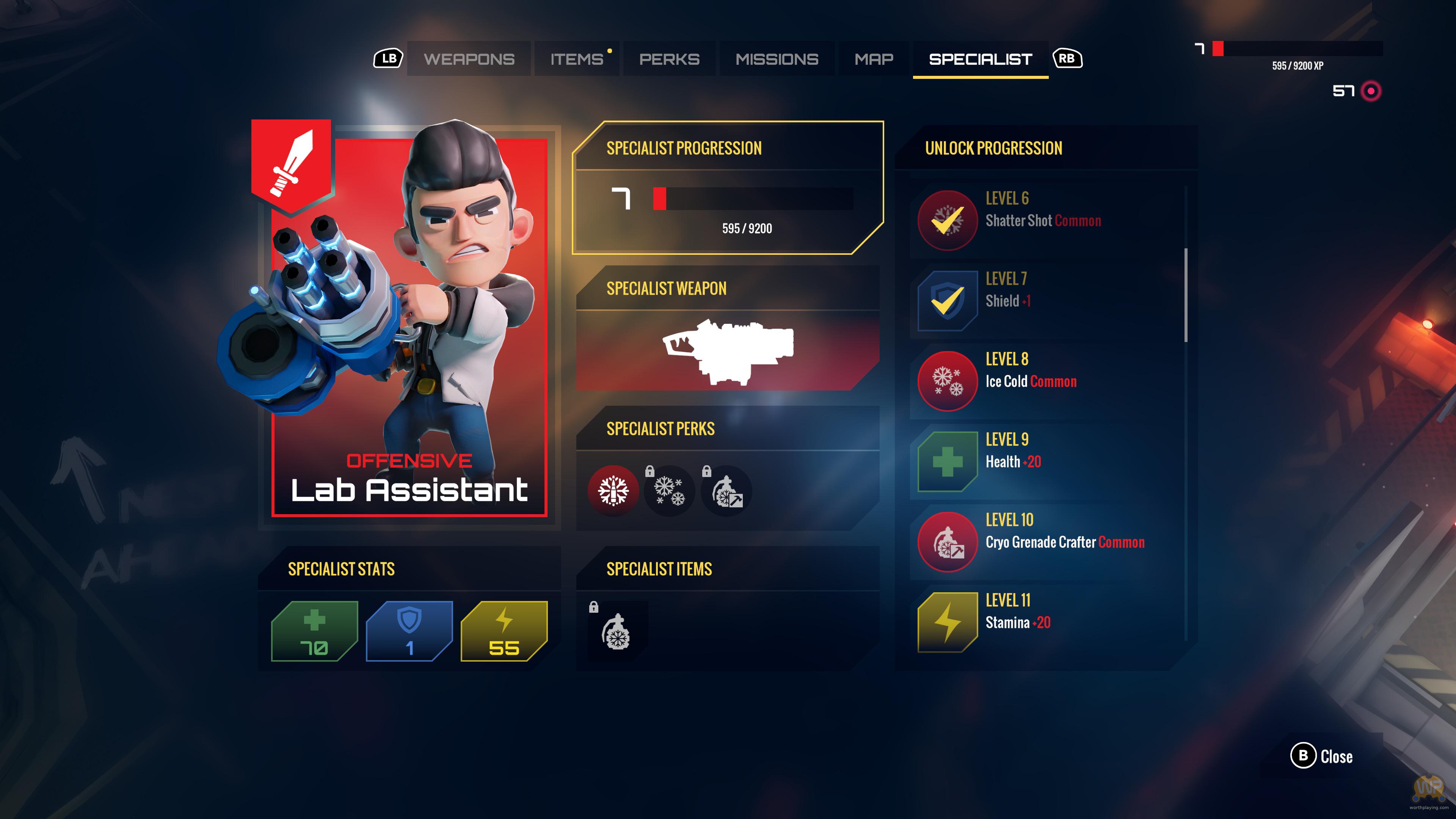Show the Map tab
The width and height of the screenshot is (1456, 819).
pyautogui.click(x=874, y=59)
